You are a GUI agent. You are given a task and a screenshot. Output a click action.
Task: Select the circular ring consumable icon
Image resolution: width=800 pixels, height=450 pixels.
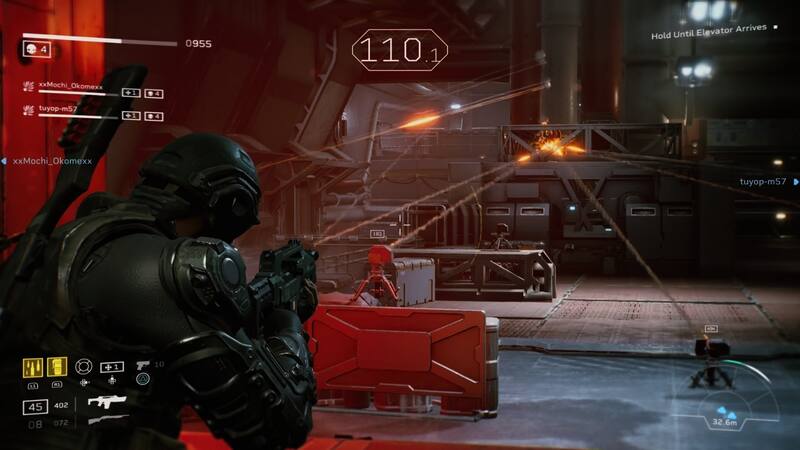coord(84,366)
